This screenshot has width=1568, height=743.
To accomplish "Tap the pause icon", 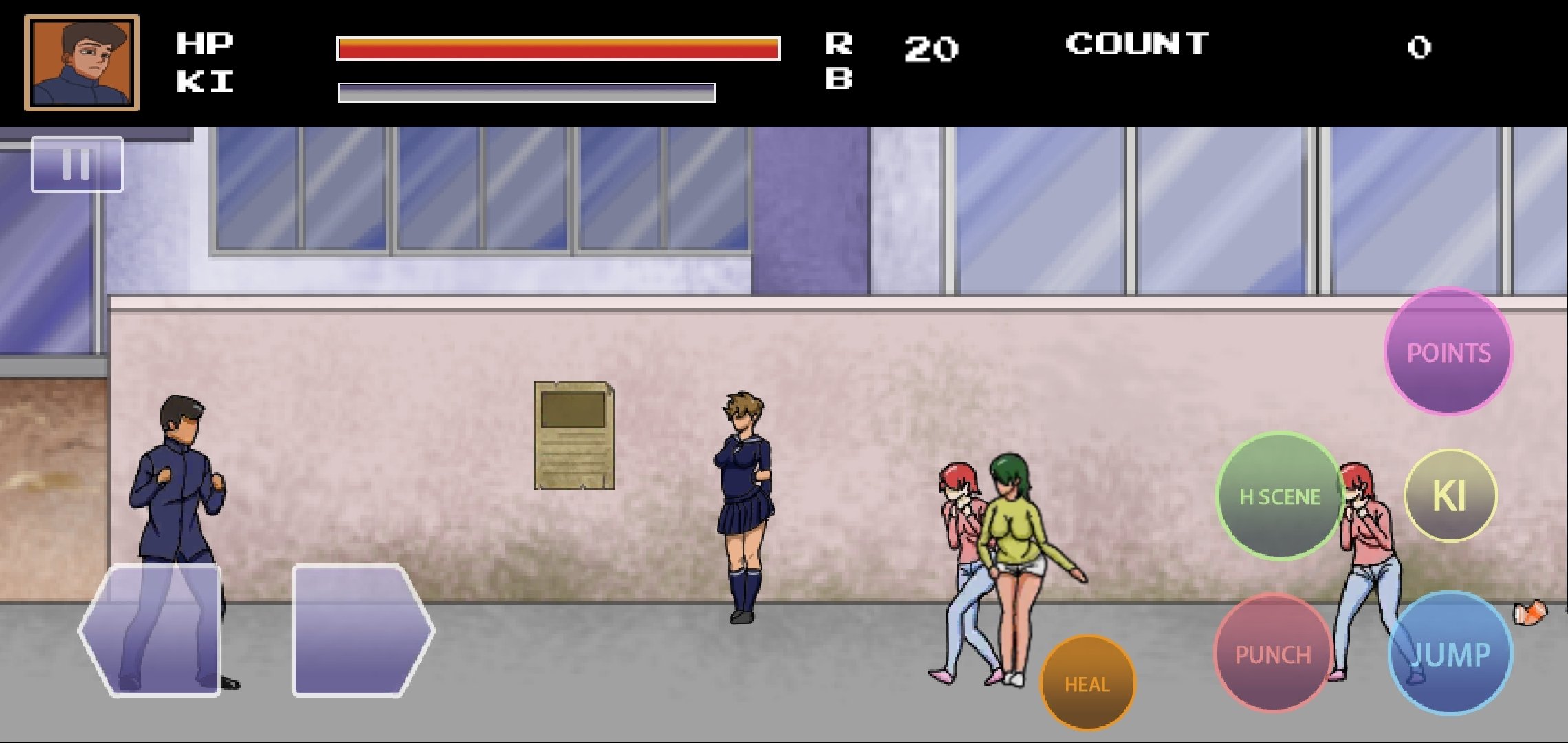I will click(x=77, y=164).
